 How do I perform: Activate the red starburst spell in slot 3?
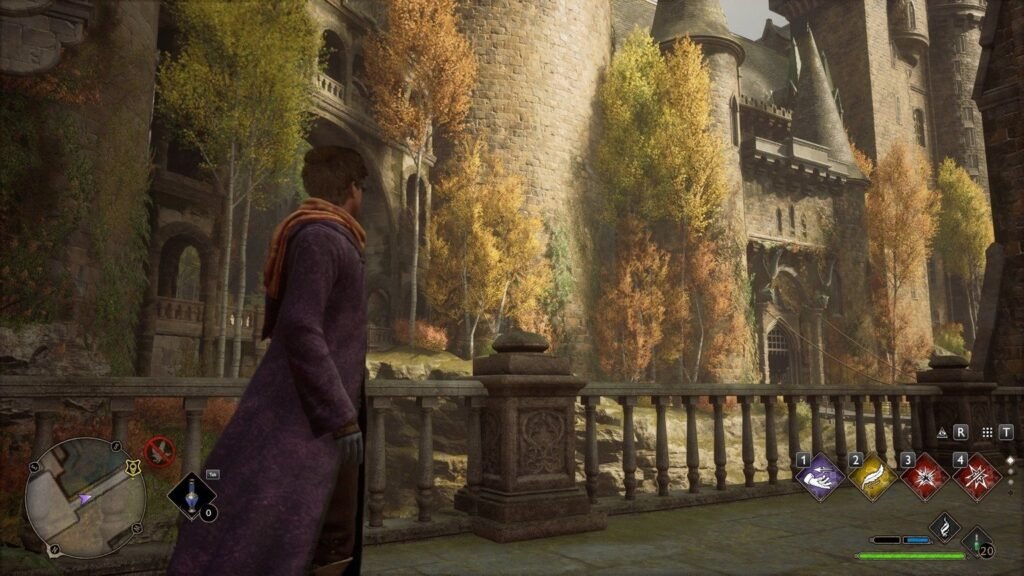click(924, 476)
